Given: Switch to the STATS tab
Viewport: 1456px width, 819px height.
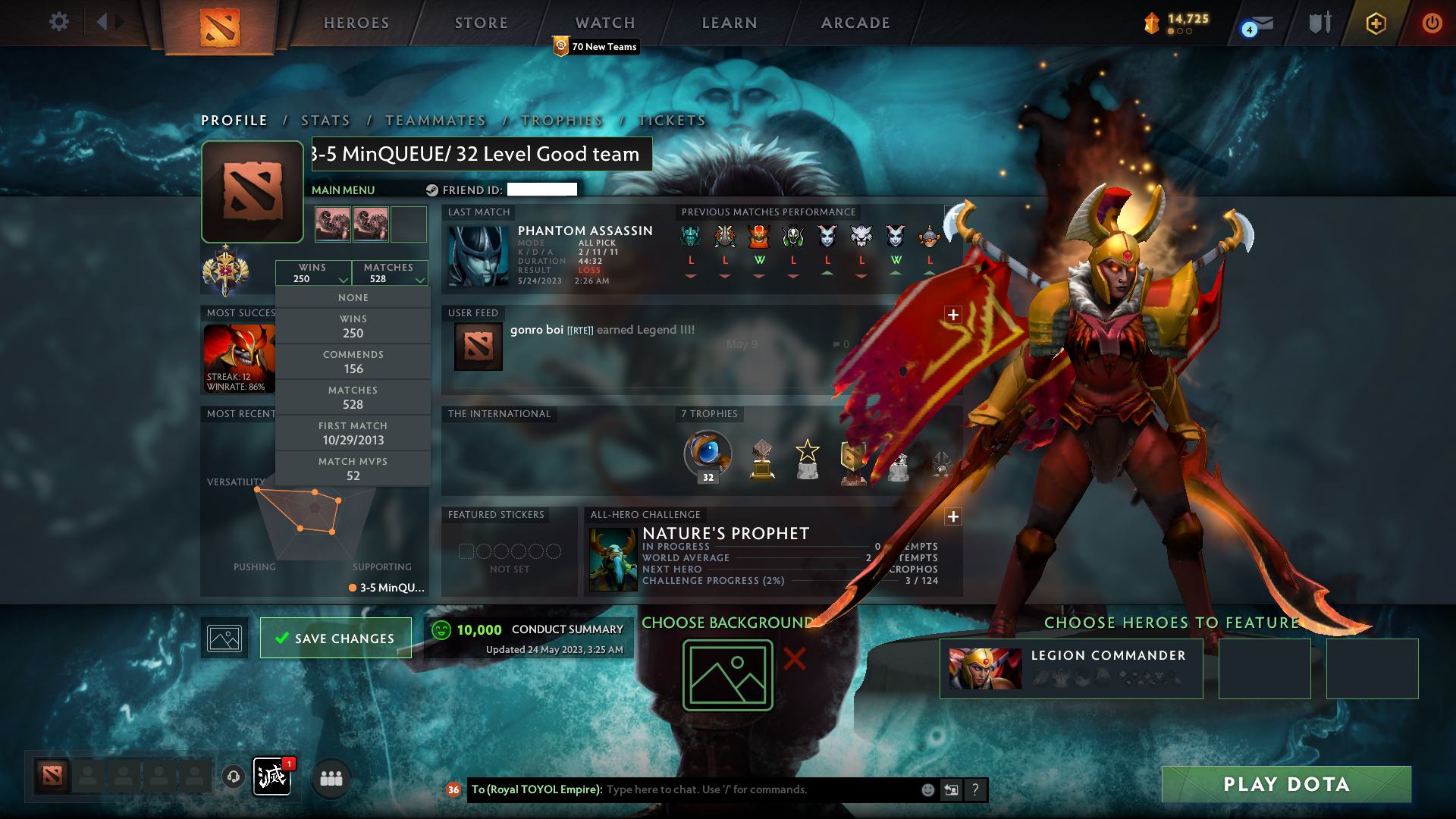Looking at the screenshot, I should [325, 120].
